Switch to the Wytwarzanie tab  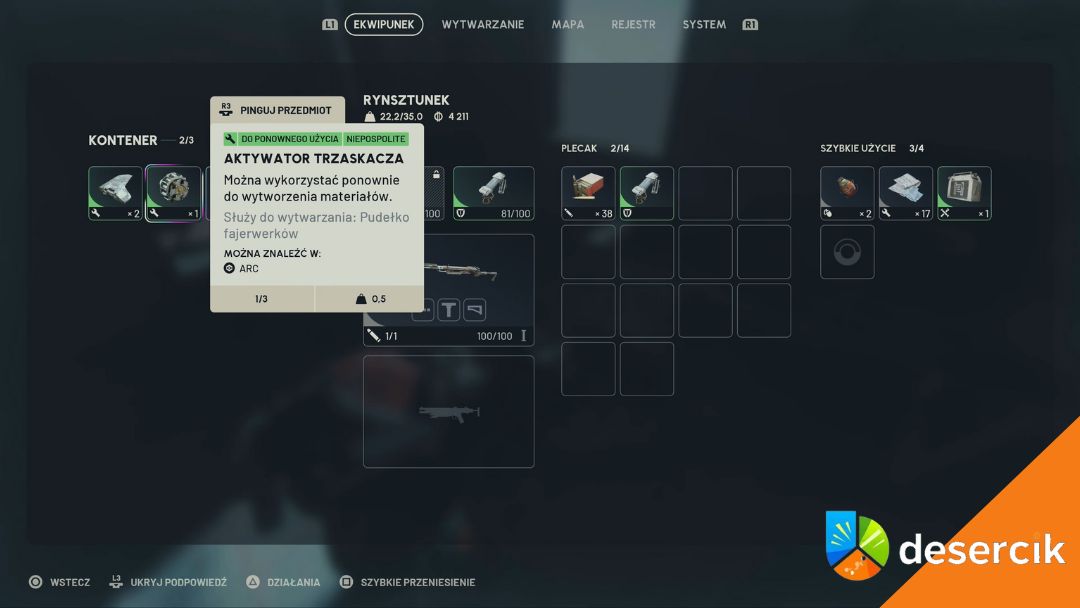pos(482,25)
